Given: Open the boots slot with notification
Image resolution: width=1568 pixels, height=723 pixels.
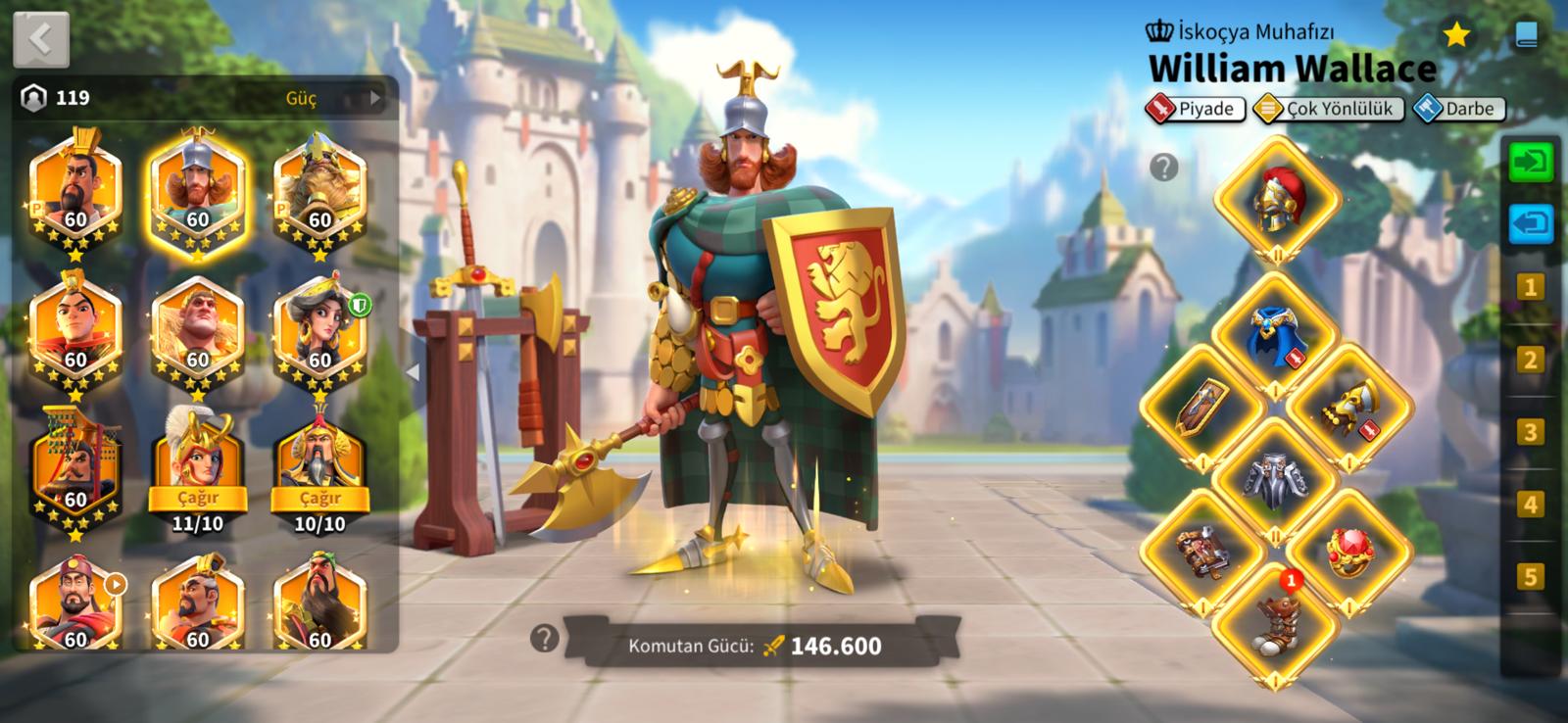Looking at the screenshot, I should click(x=1275, y=624).
